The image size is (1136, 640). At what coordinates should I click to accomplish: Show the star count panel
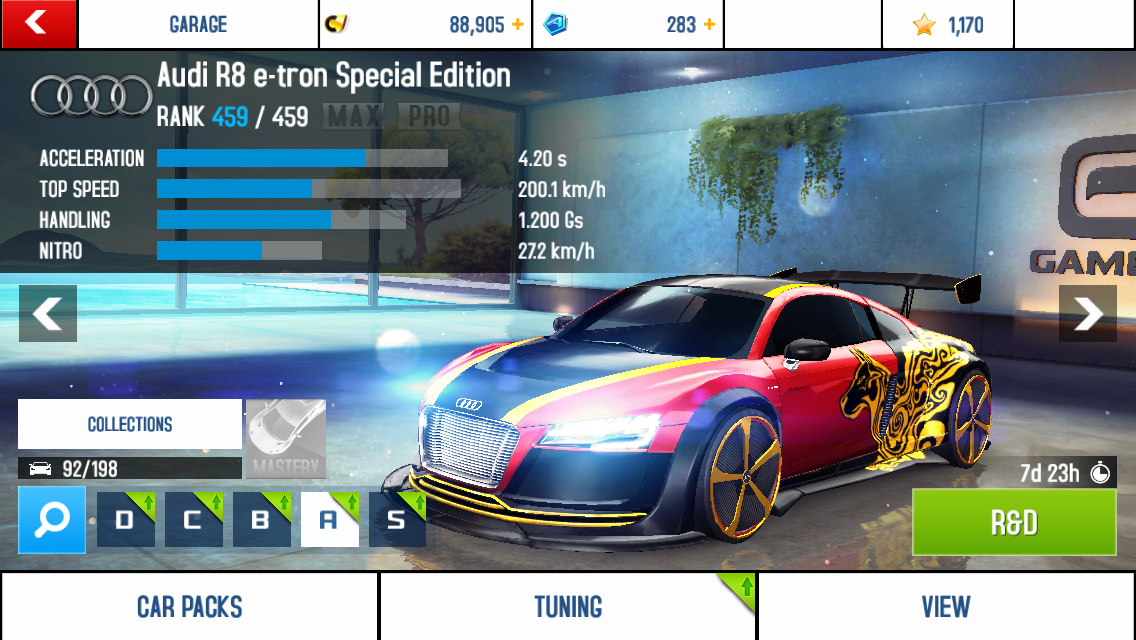(x=947, y=25)
